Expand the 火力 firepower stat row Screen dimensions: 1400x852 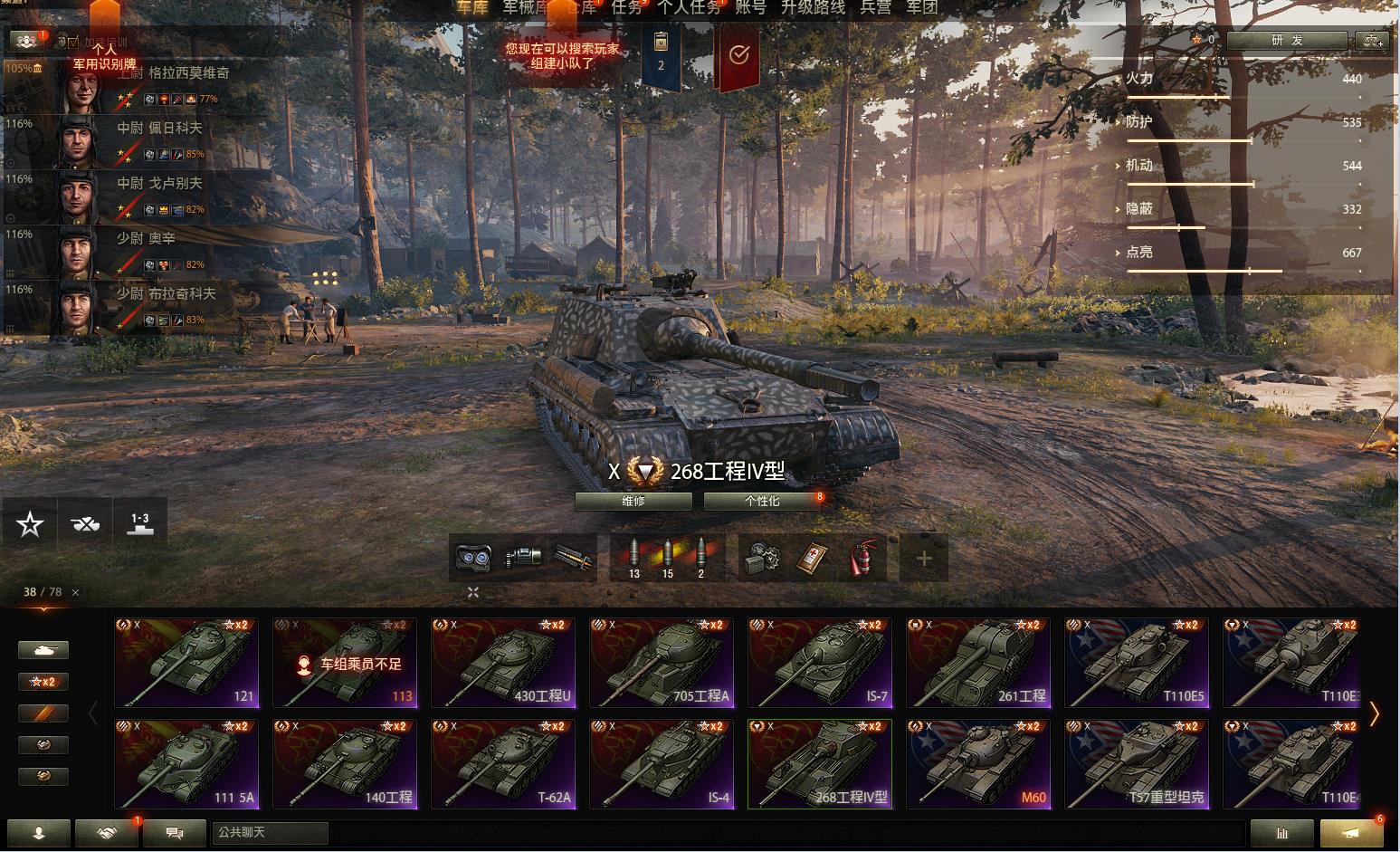(1138, 79)
